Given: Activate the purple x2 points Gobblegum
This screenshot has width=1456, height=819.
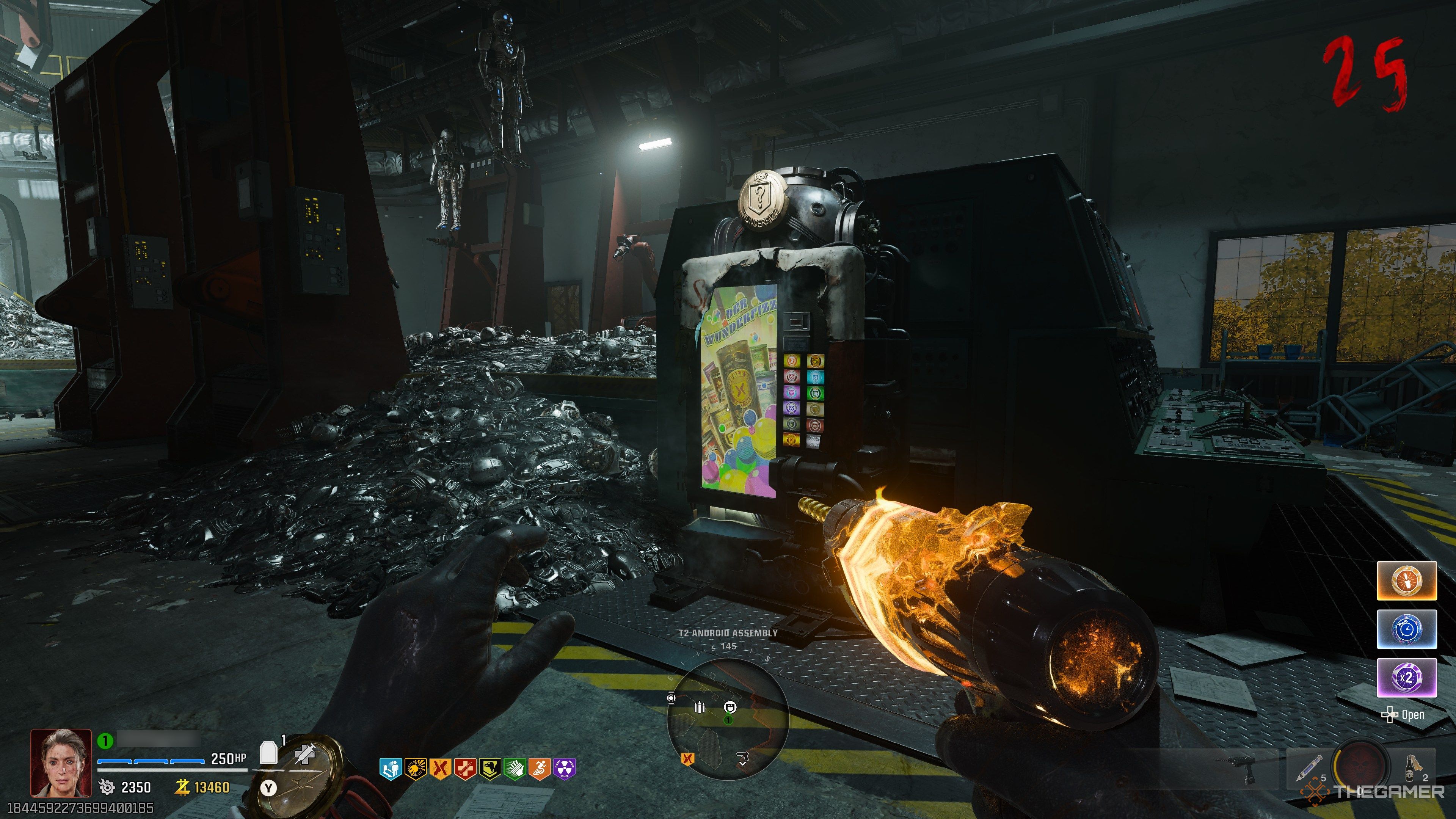Looking at the screenshot, I should (x=1407, y=677).
